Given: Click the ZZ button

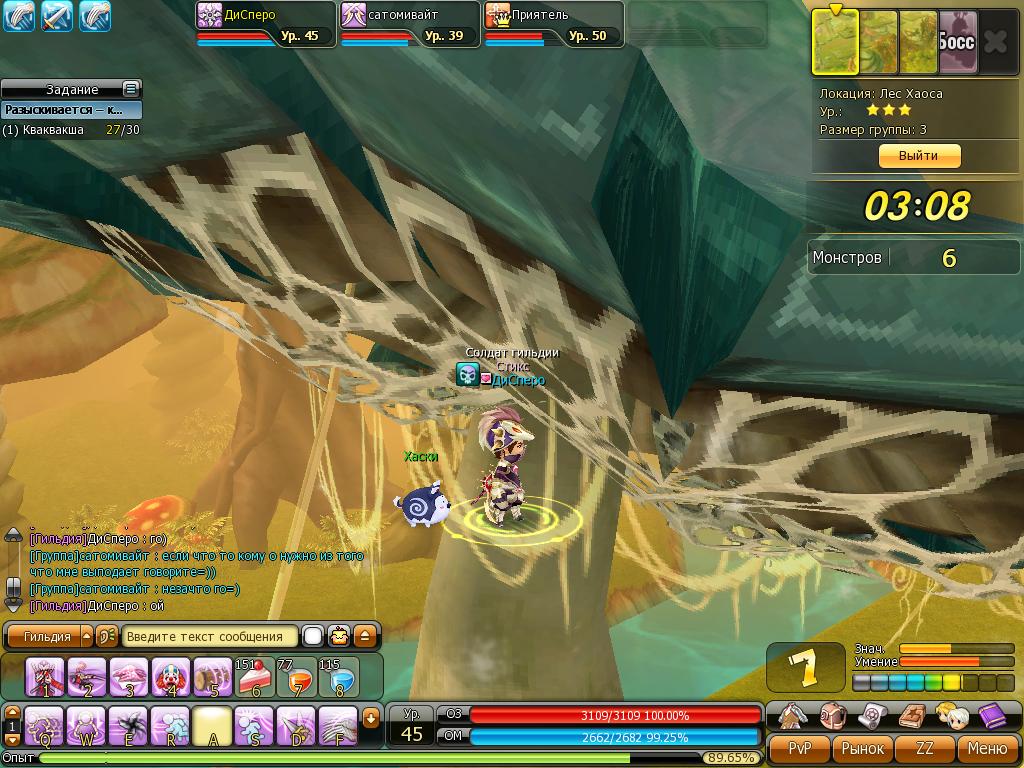Looking at the screenshot, I should [x=924, y=748].
